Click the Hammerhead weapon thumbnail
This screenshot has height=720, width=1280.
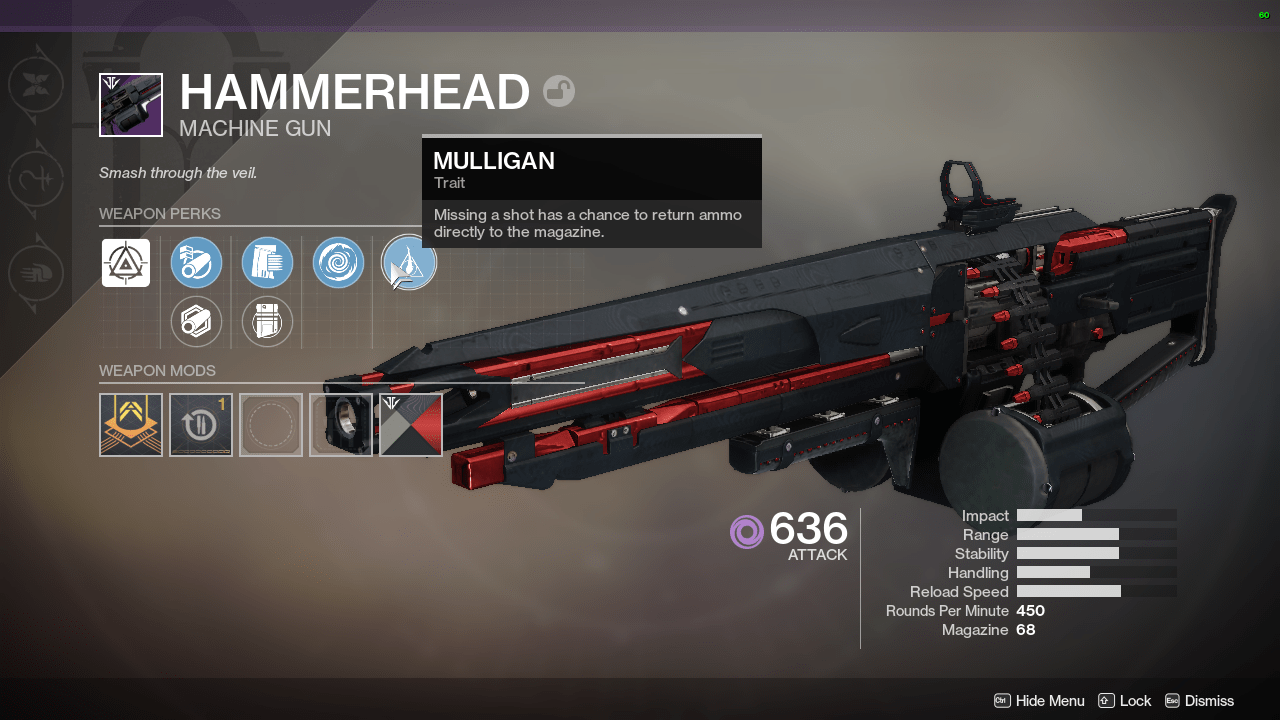[130, 104]
